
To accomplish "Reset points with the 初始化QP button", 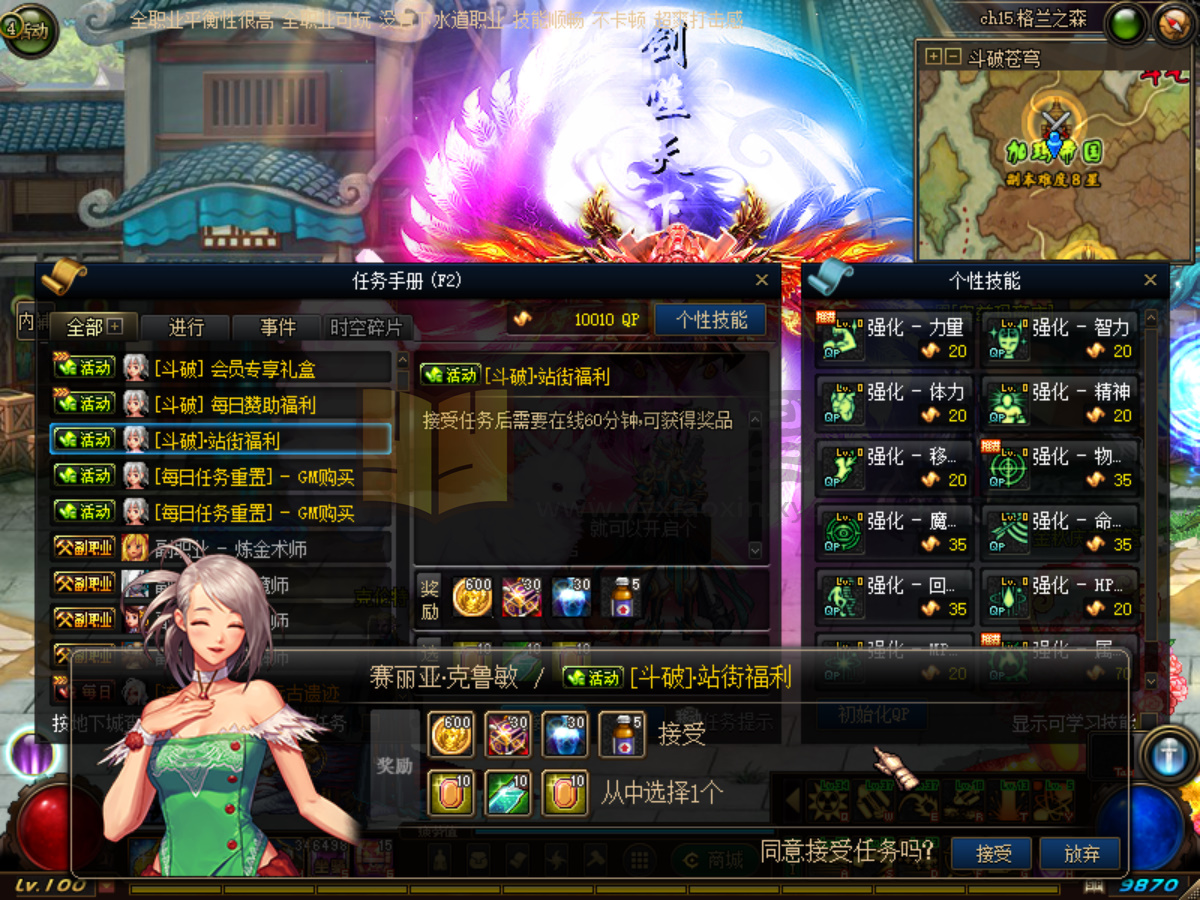I will click(x=872, y=716).
